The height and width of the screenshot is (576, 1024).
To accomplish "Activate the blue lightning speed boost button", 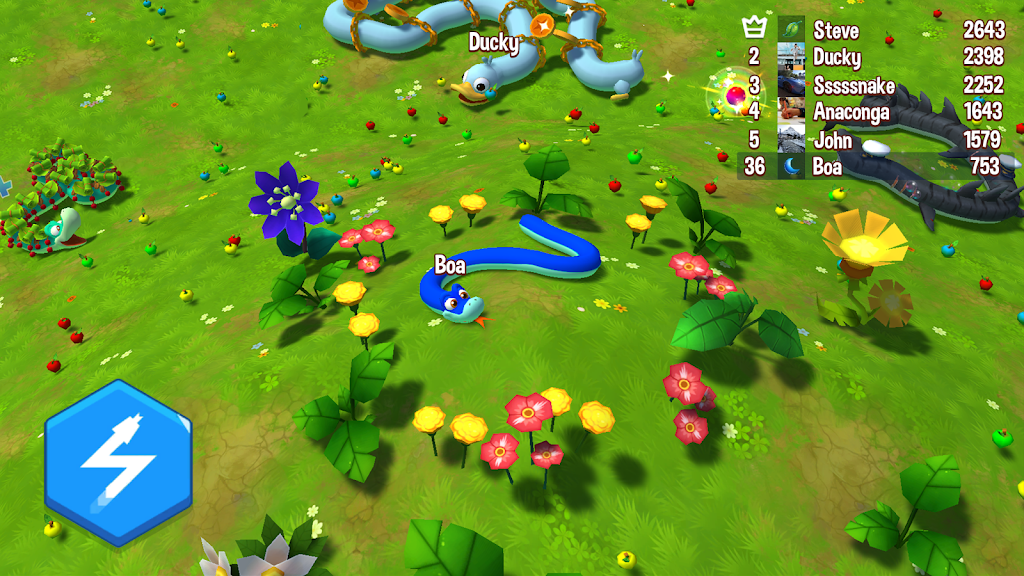I will tap(118, 462).
